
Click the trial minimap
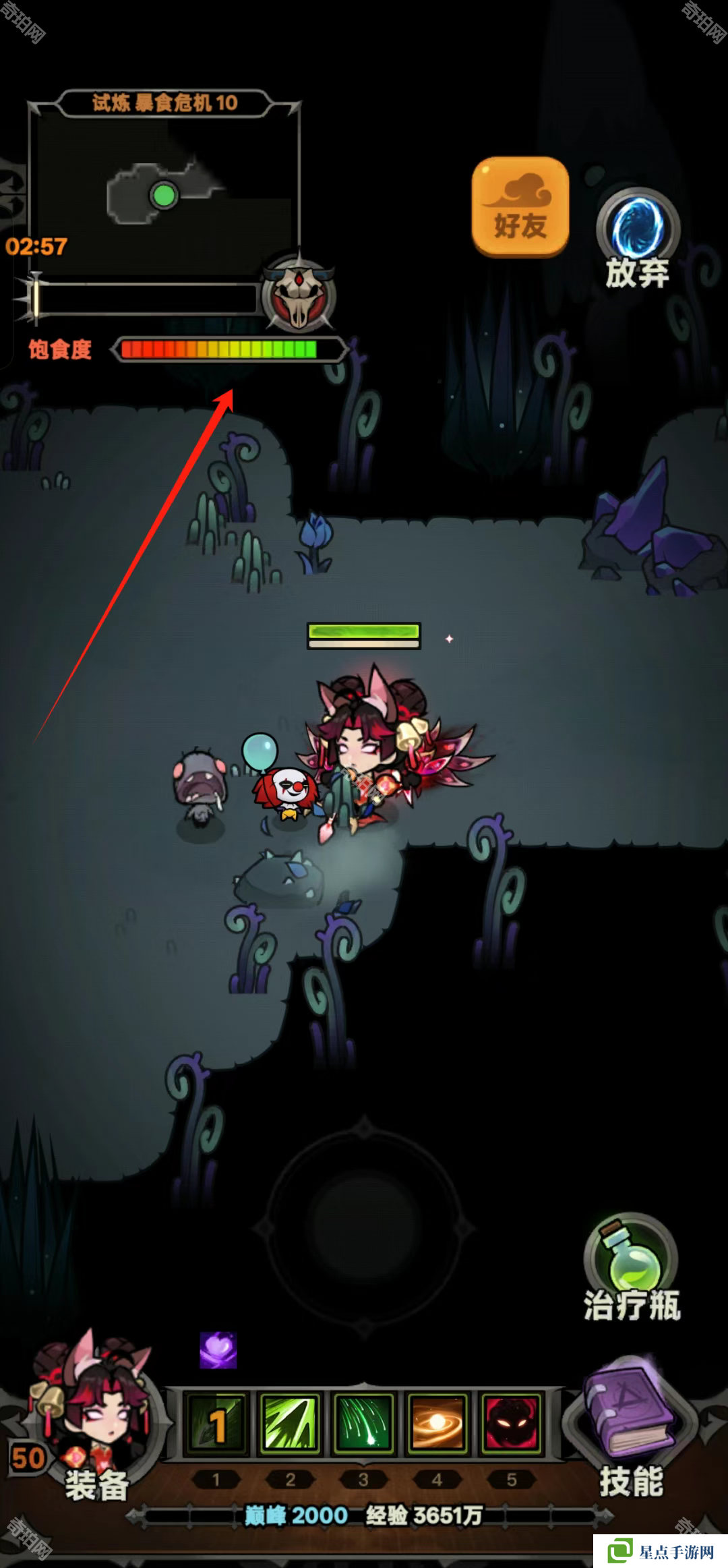pos(164,192)
